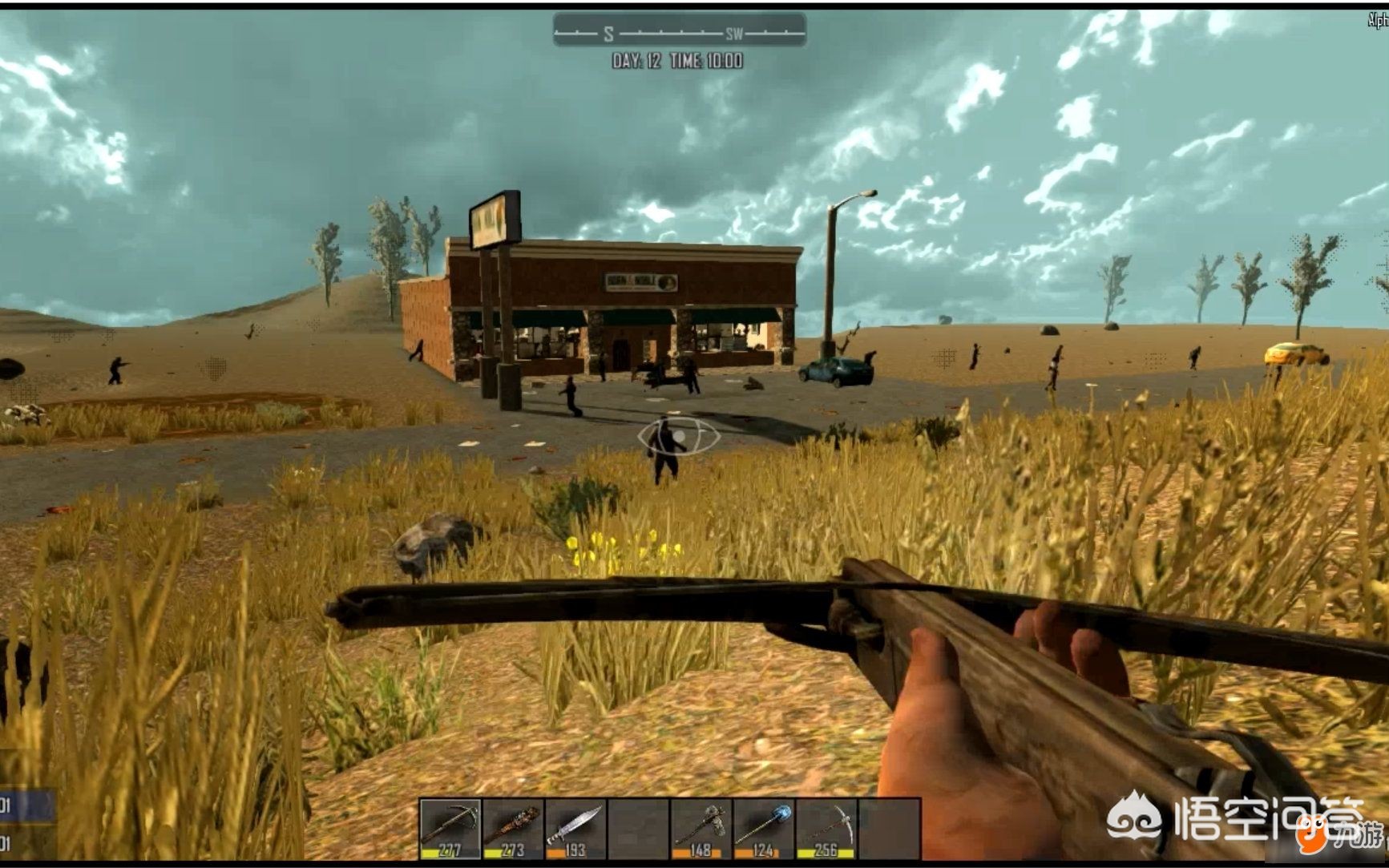Equip the spiked club from the hotbar
Image resolution: width=1389 pixels, height=868 pixels.
pyautogui.click(x=513, y=828)
